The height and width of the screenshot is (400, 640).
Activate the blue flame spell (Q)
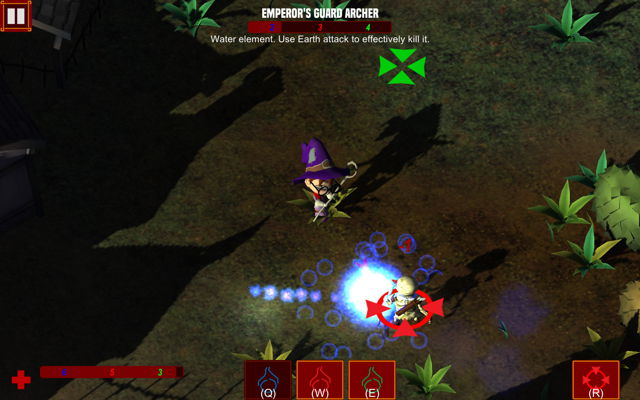coord(268,380)
